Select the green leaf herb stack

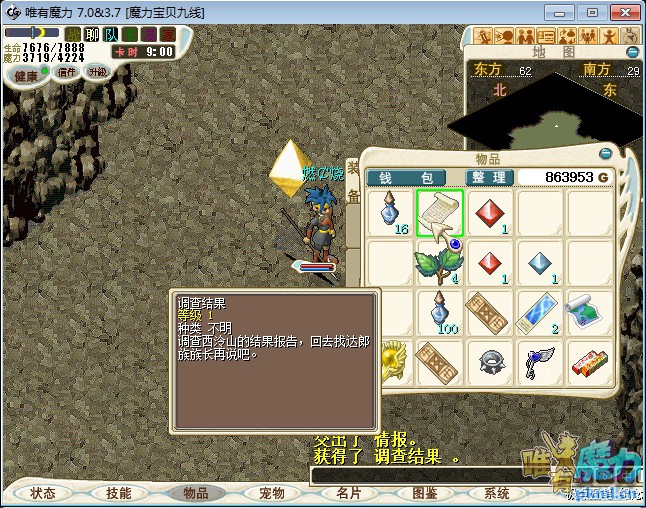coord(439,264)
